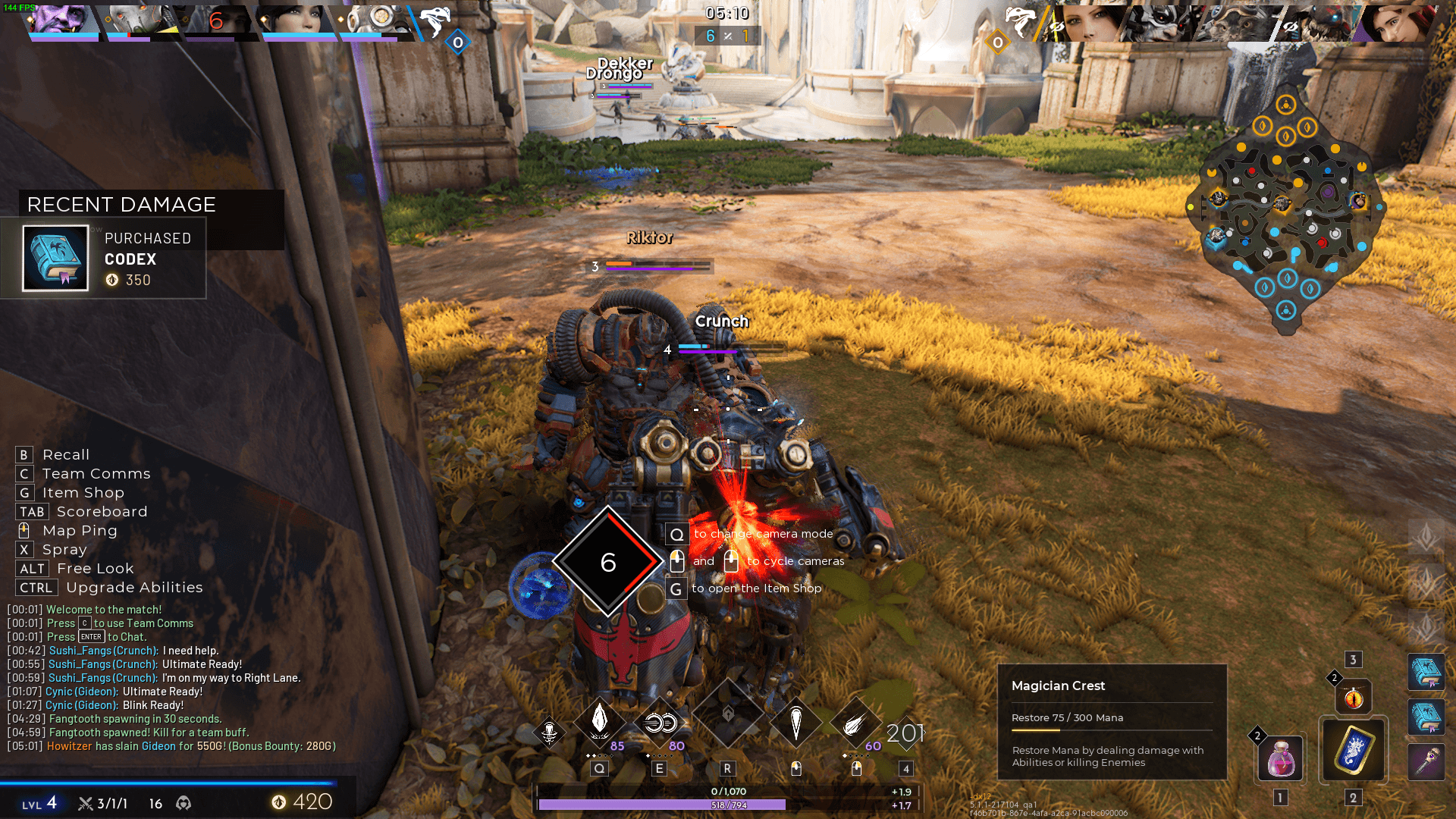The height and width of the screenshot is (819, 1456).
Task: Activate the crystal ability costing 85 mana
Action: point(599,721)
